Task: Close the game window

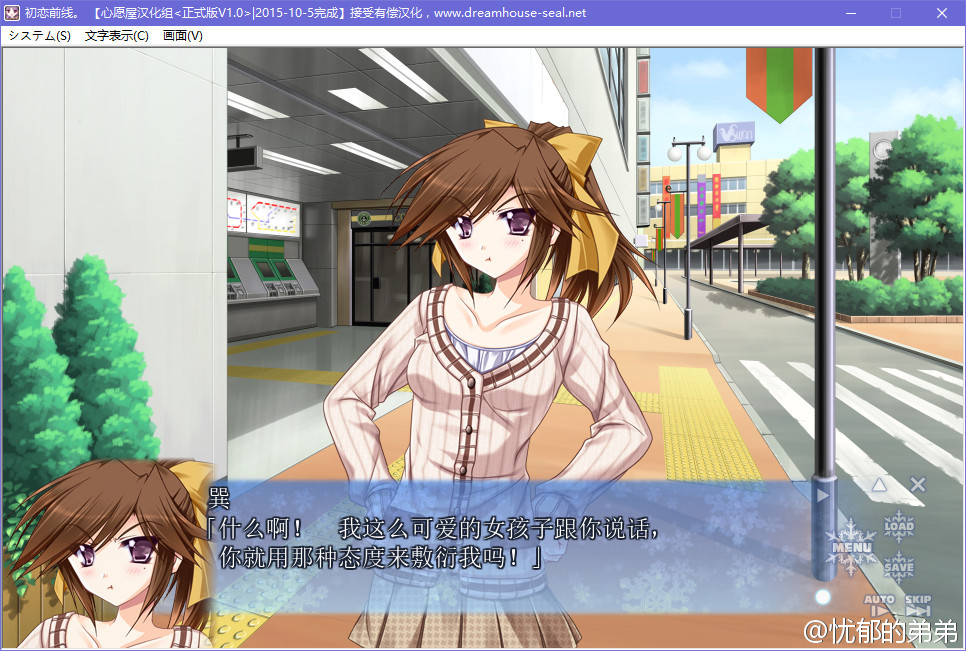Action: pos(942,13)
